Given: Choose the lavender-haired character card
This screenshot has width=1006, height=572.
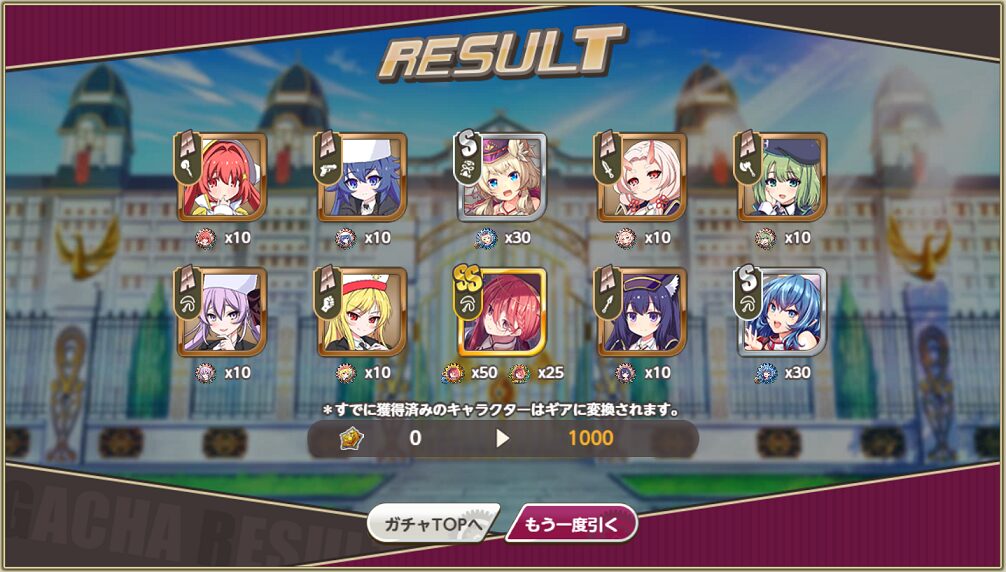Looking at the screenshot, I should click(x=223, y=312).
